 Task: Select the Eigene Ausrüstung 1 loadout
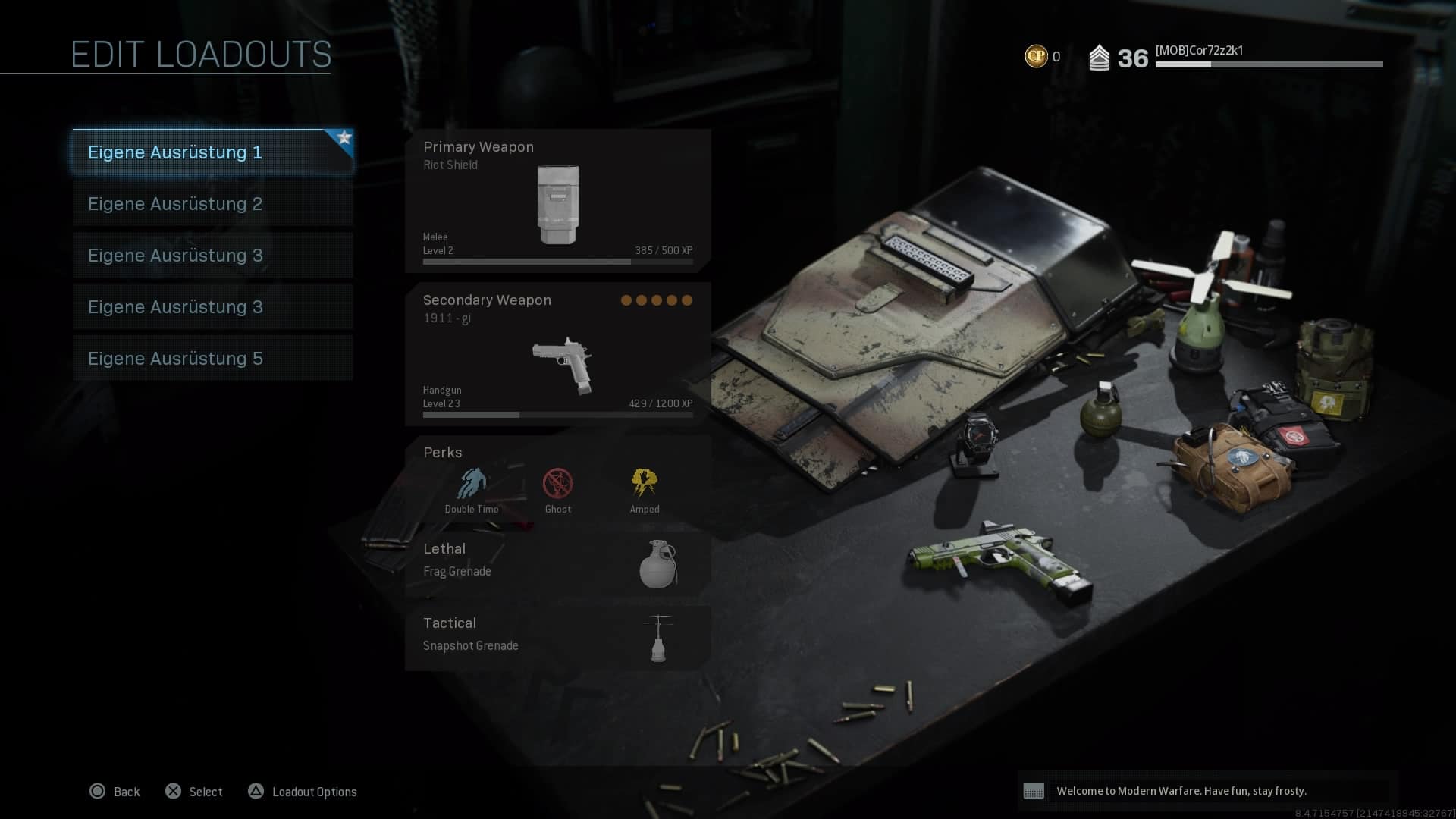212,152
